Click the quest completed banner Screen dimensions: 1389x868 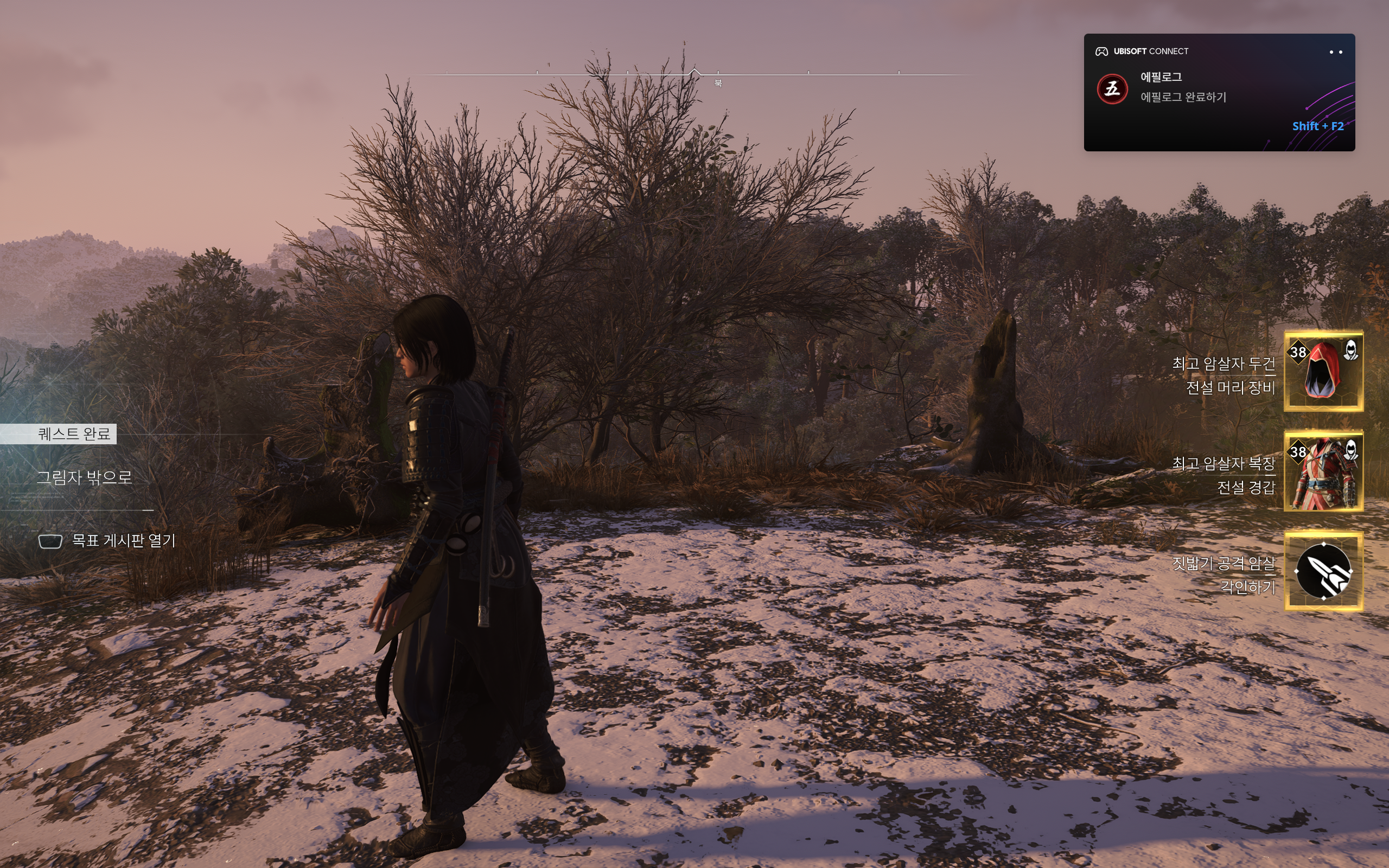73,434
